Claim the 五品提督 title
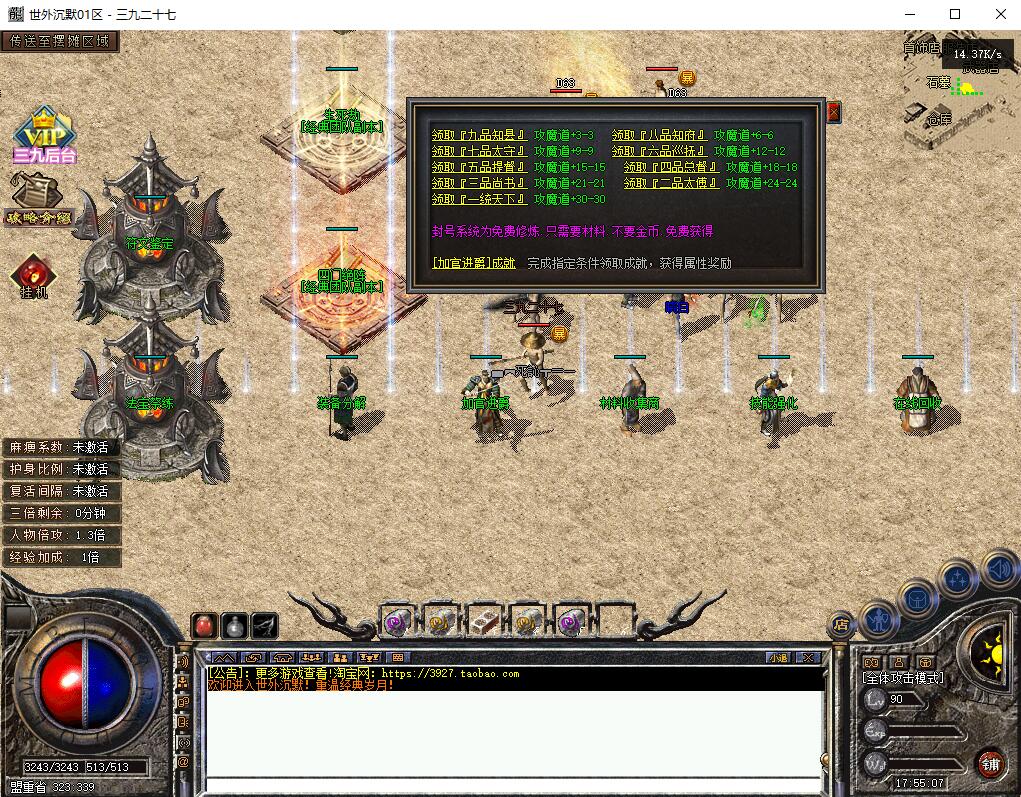This screenshot has width=1021, height=797. 479,168
